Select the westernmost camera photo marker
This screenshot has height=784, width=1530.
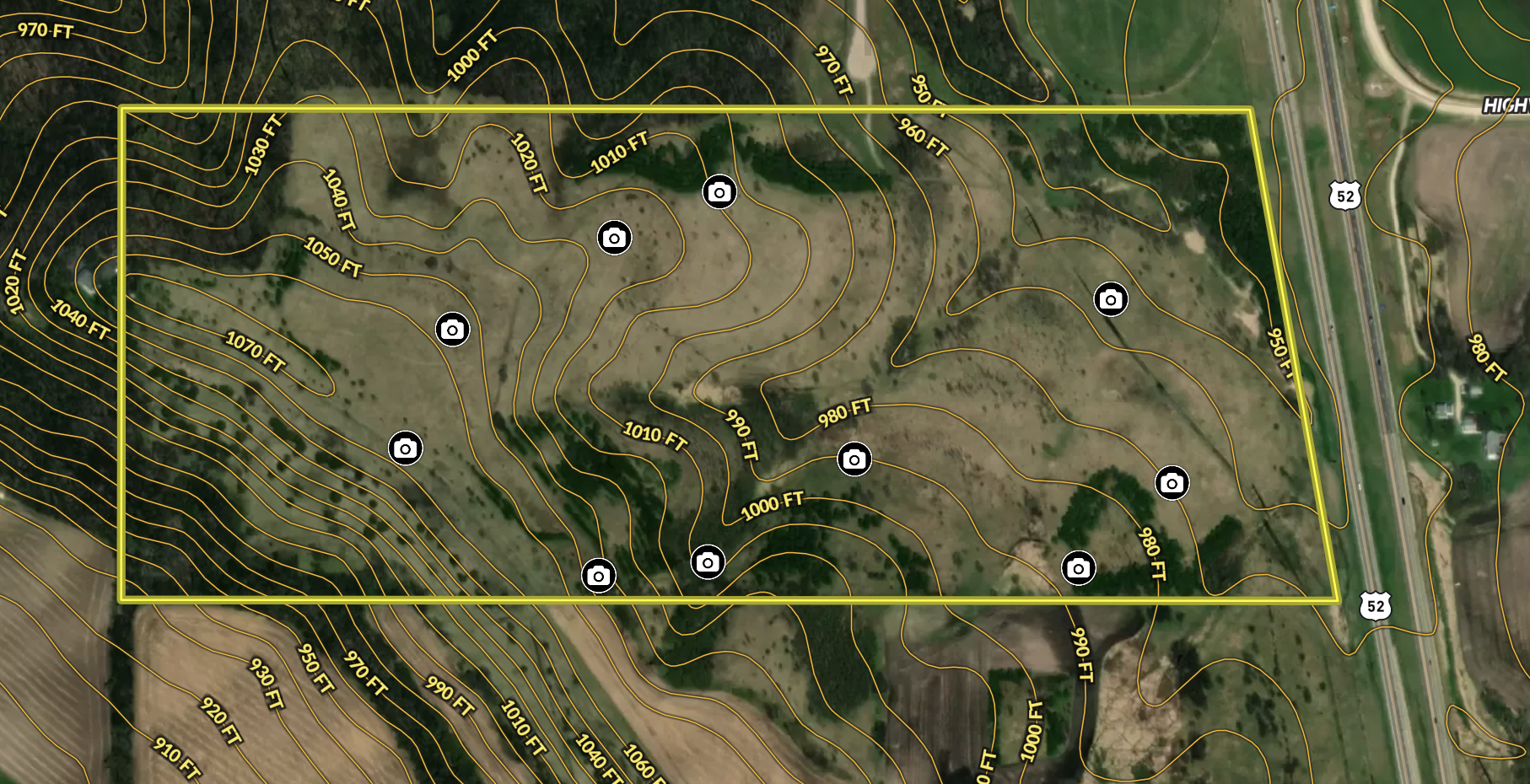[405, 448]
